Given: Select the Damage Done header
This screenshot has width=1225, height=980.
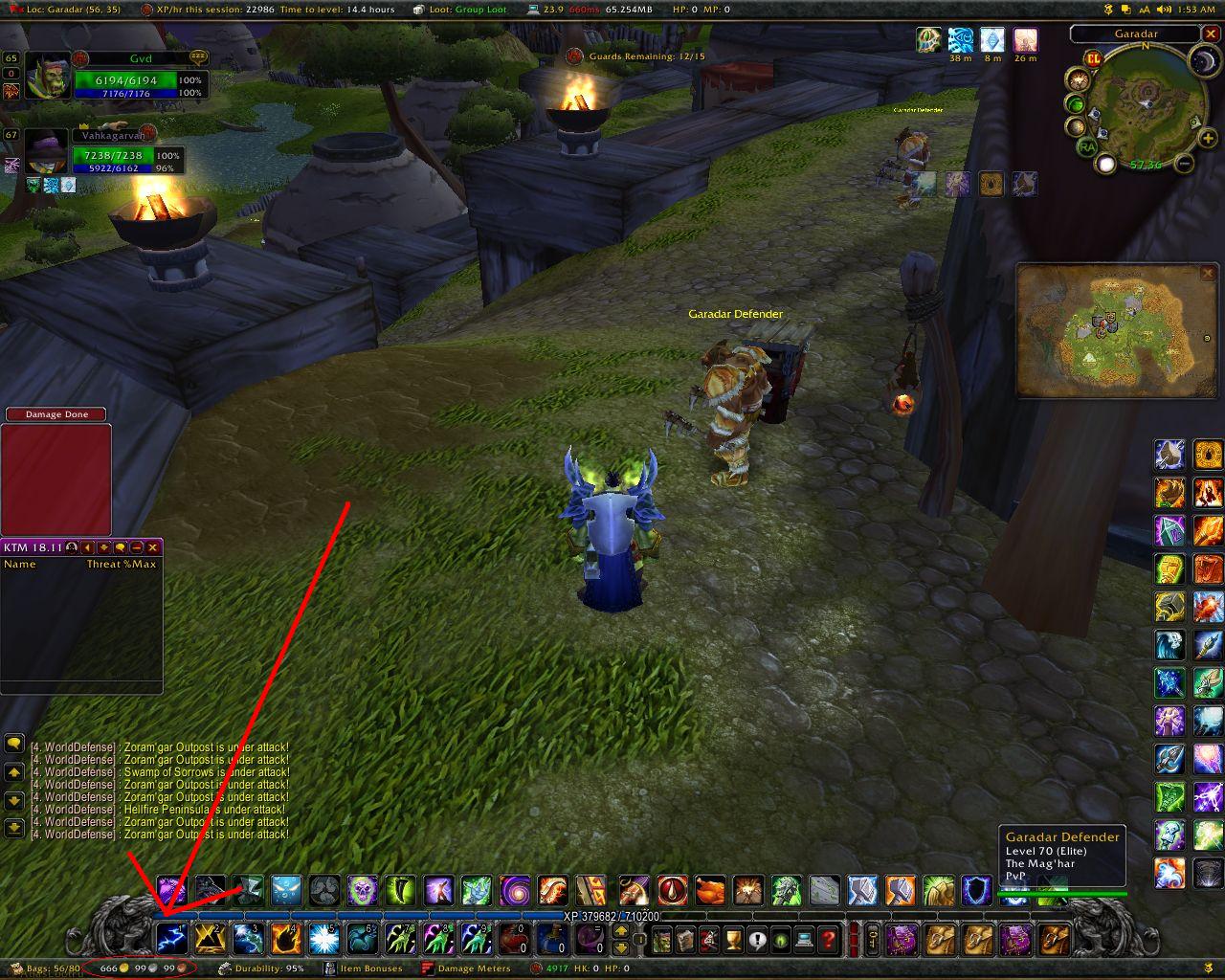Looking at the screenshot, I should tap(56, 414).
